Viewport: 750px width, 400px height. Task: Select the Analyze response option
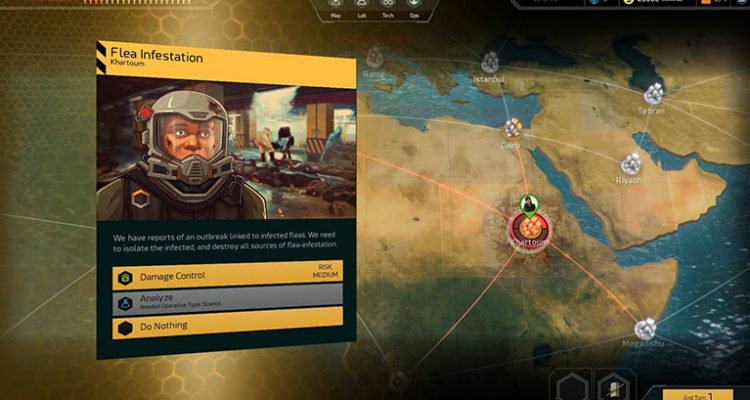pyautogui.click(x=228, y=301)
